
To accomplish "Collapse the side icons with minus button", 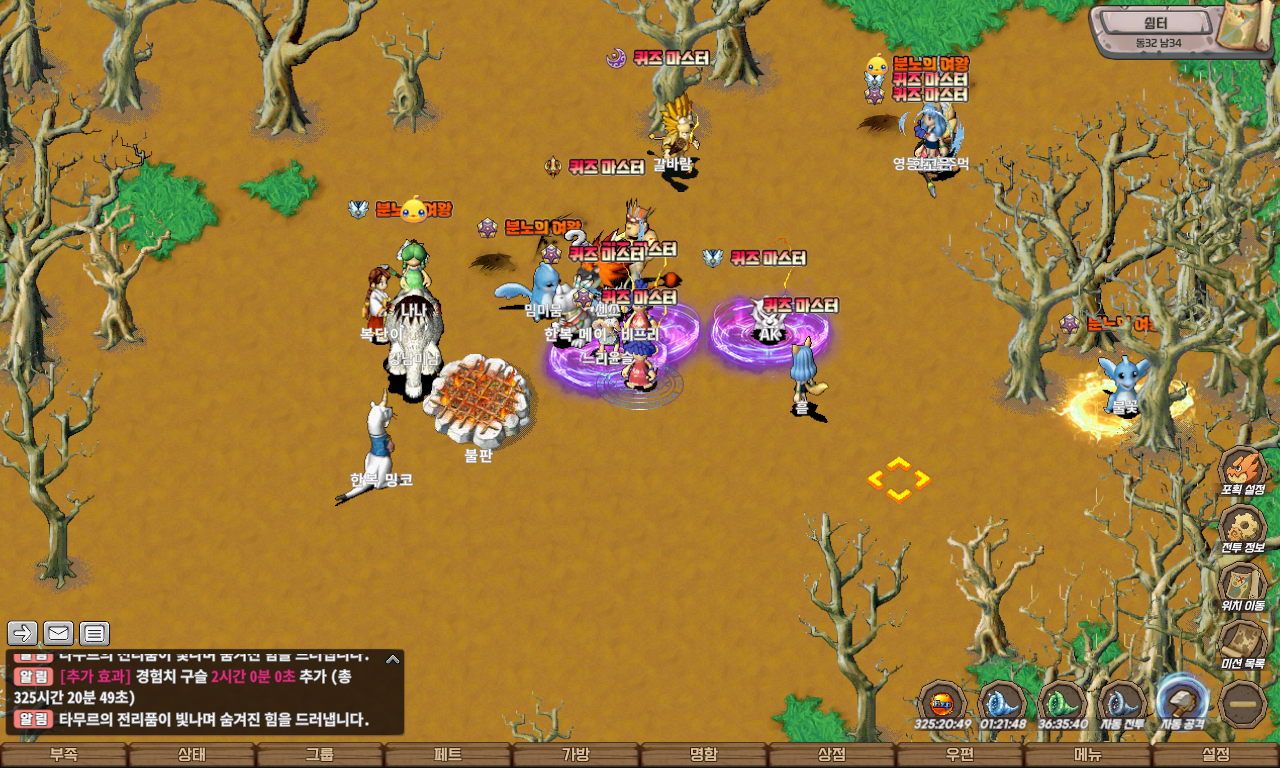I will (1243, 703).
